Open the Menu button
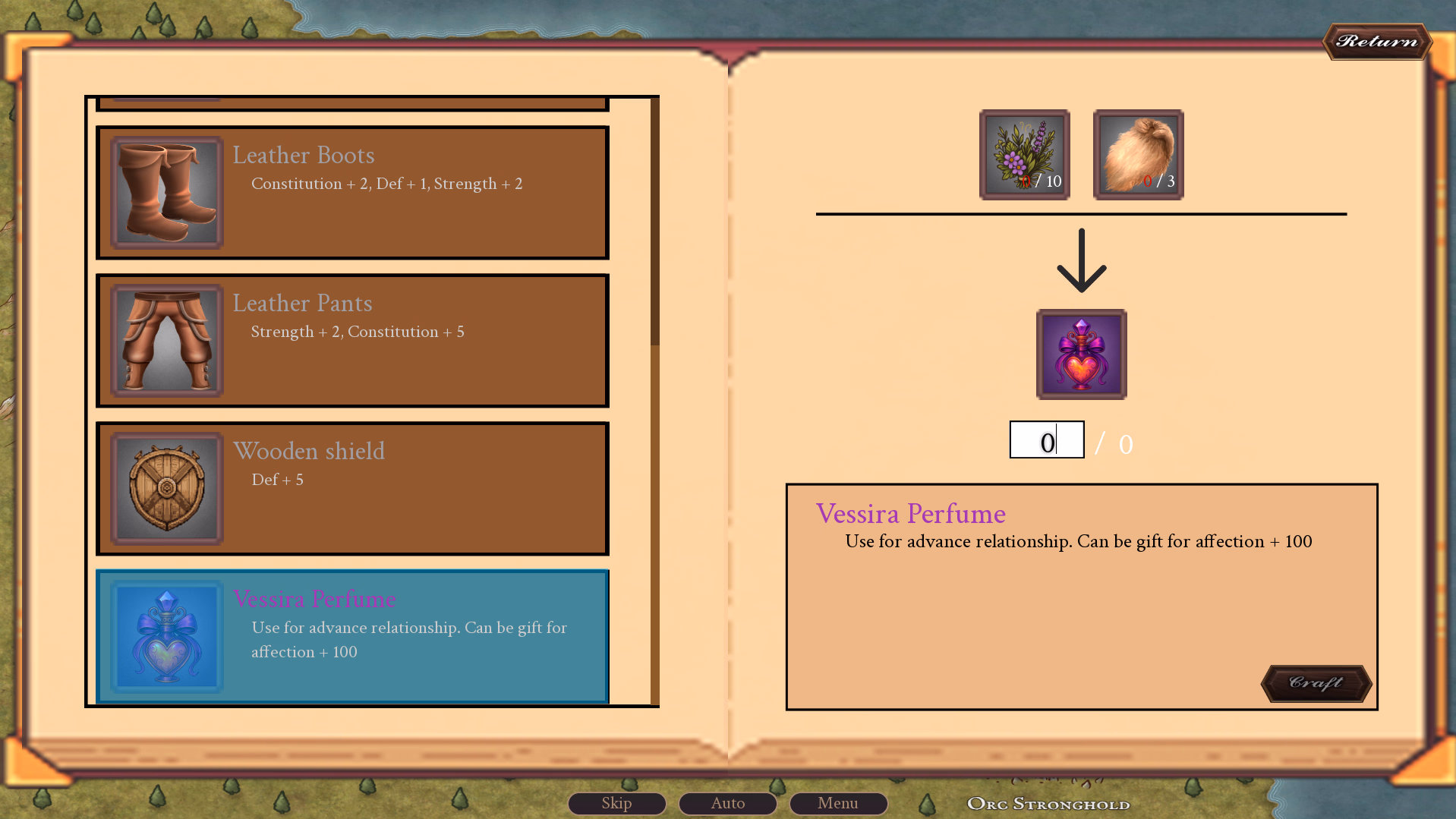 [838, 803]
